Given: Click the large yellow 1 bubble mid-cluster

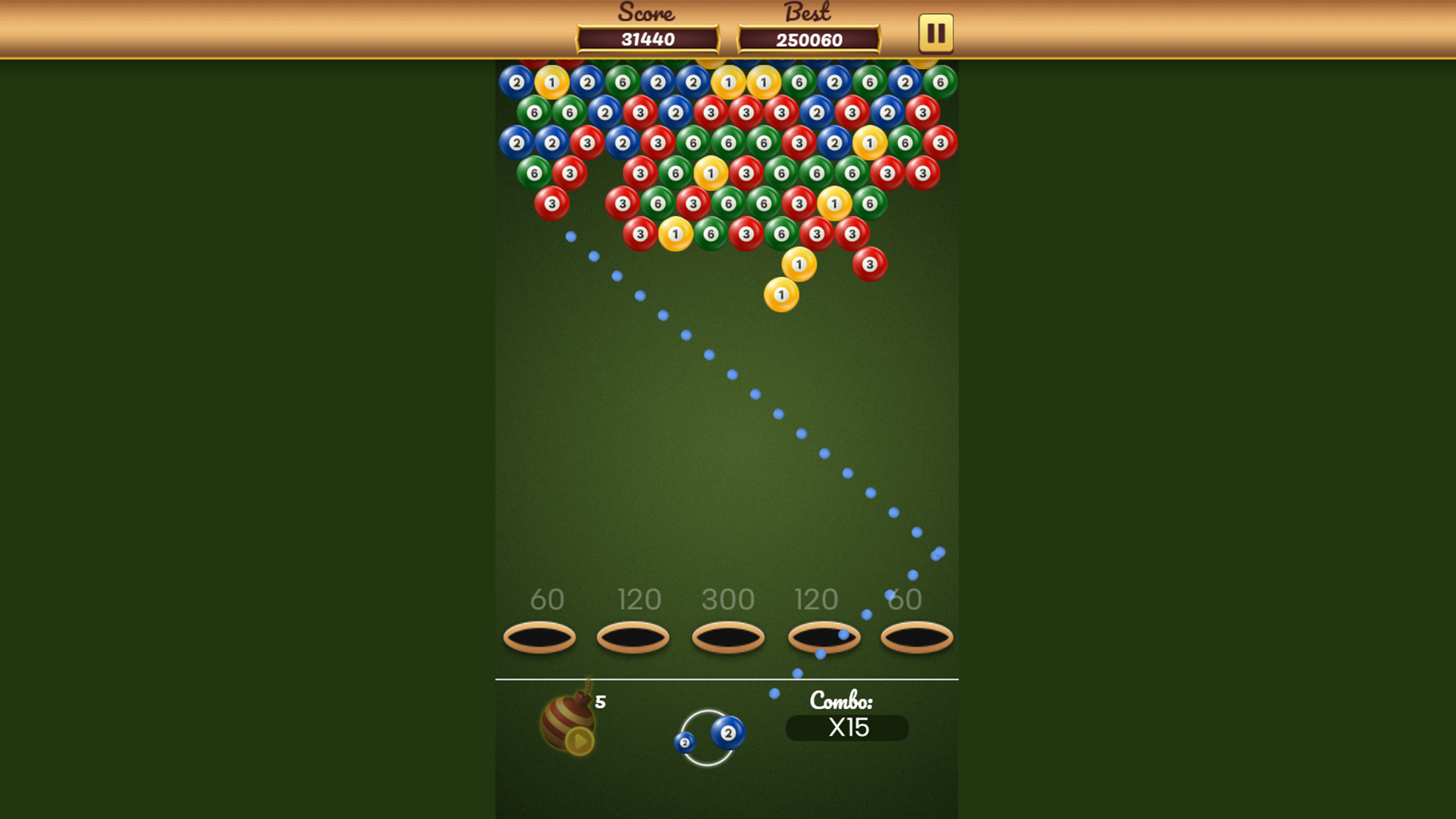Looking at the screenshot, I should (x=710, y=174).
